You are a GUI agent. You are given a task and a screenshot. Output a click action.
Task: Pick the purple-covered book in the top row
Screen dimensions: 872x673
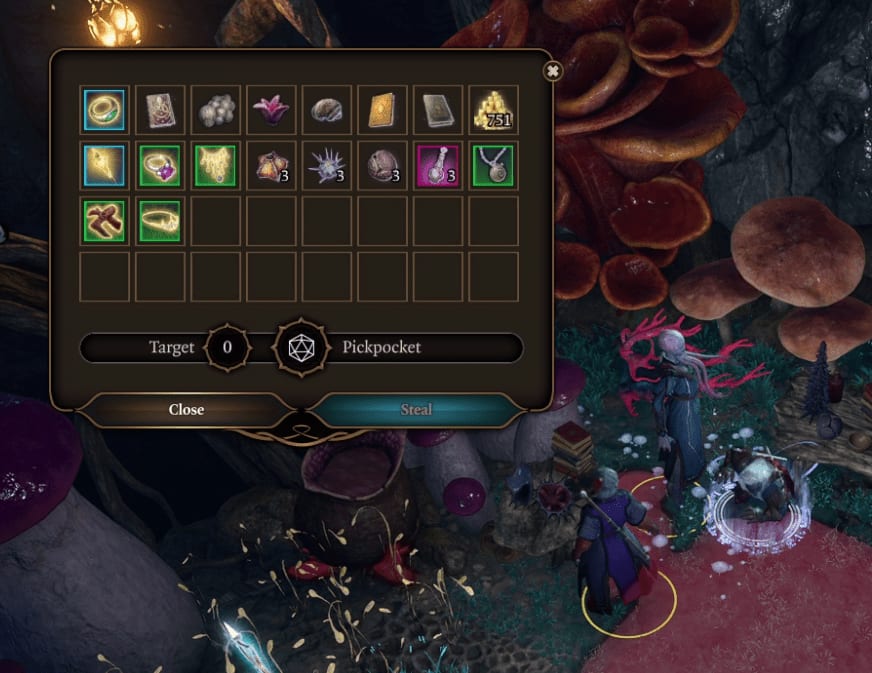160,110
